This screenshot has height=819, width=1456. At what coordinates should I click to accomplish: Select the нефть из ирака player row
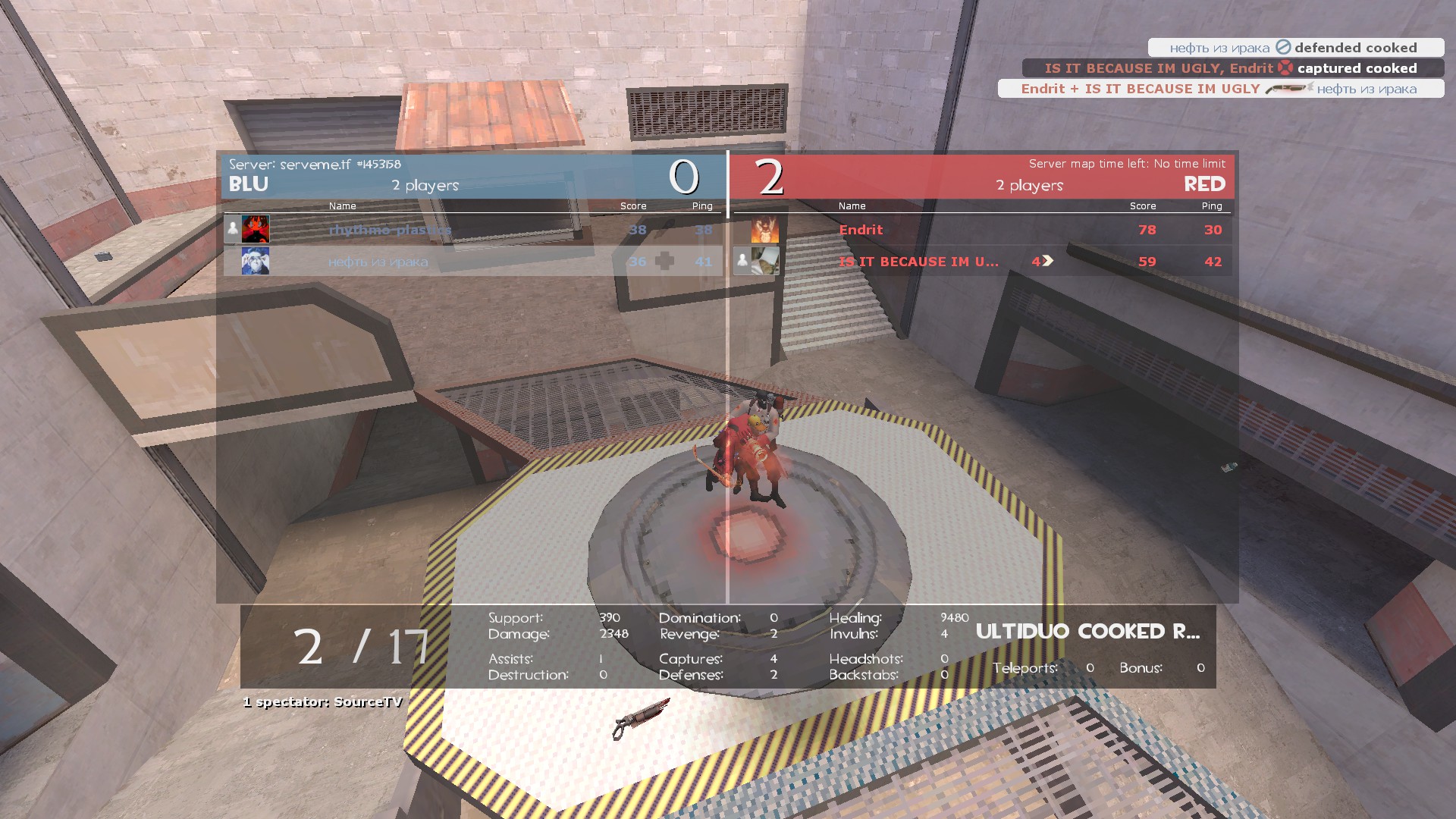point(378,262)
